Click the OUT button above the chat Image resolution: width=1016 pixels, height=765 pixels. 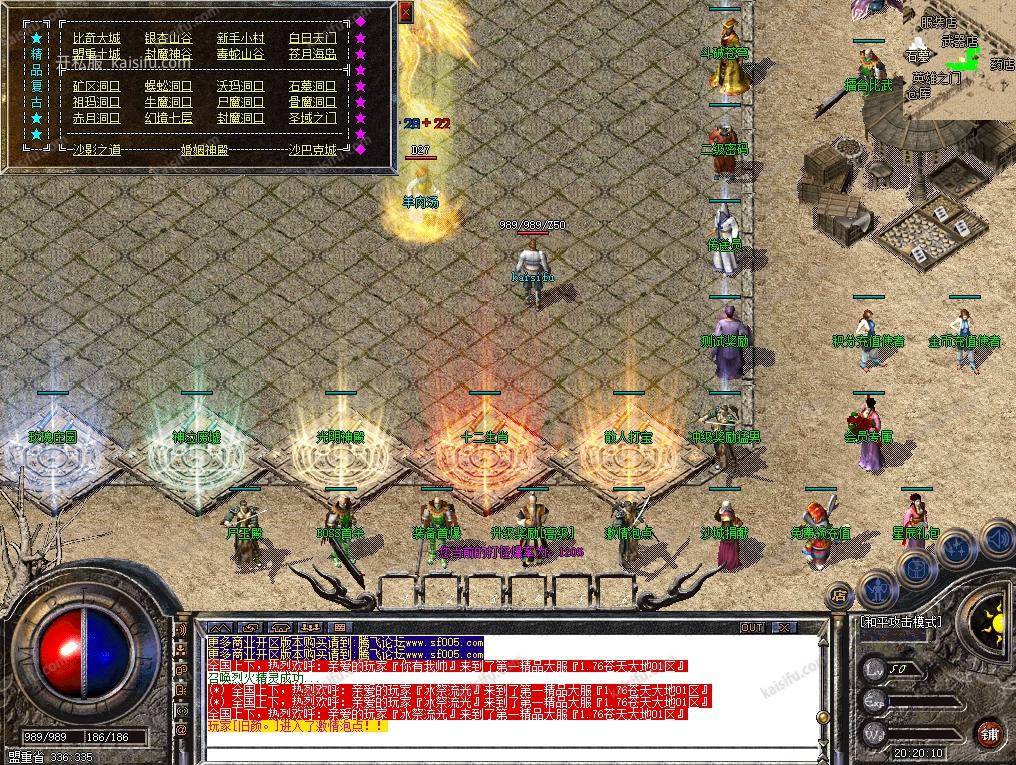752,627
